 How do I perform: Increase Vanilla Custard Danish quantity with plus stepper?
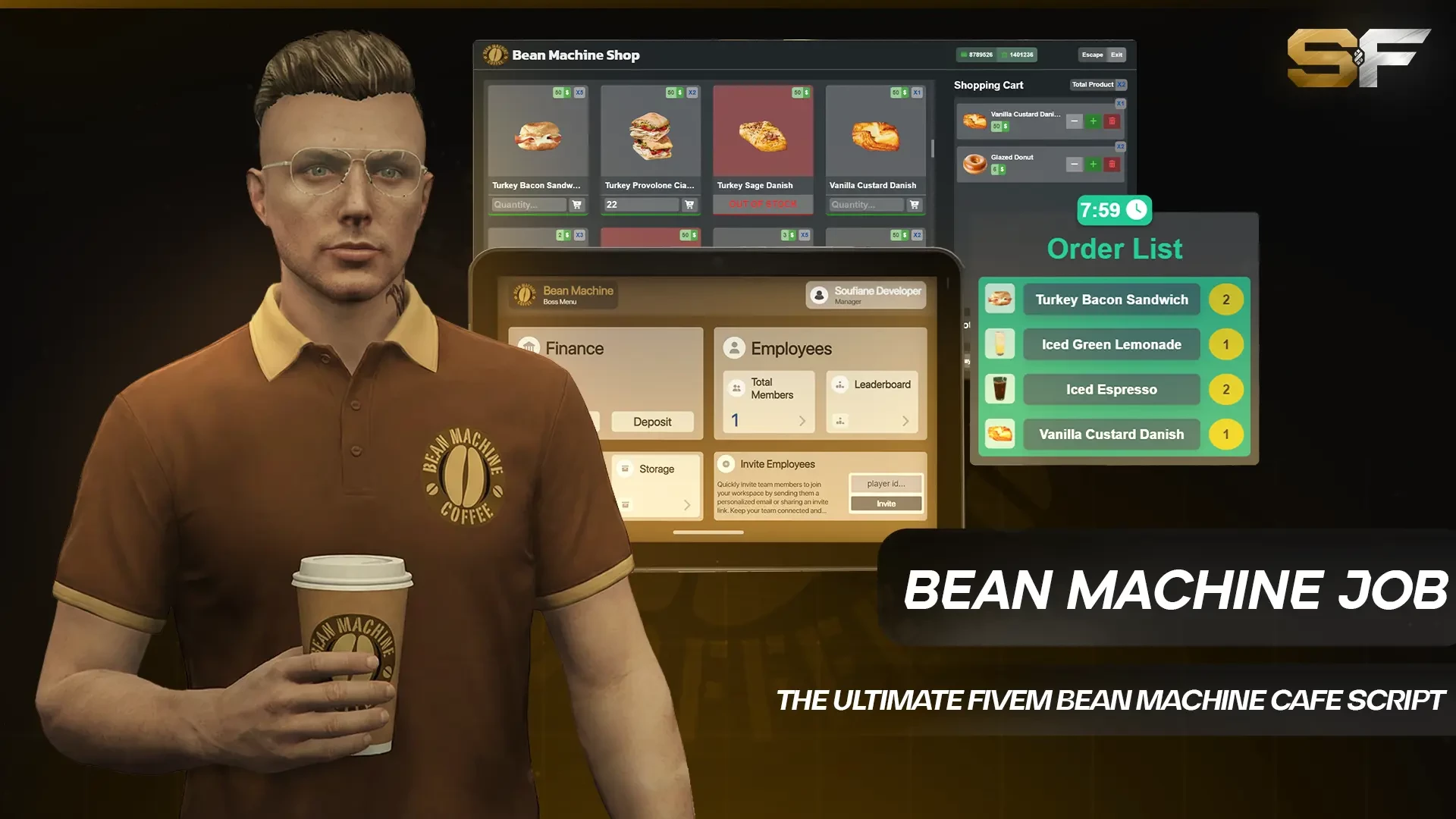[x=1093, y=121]
